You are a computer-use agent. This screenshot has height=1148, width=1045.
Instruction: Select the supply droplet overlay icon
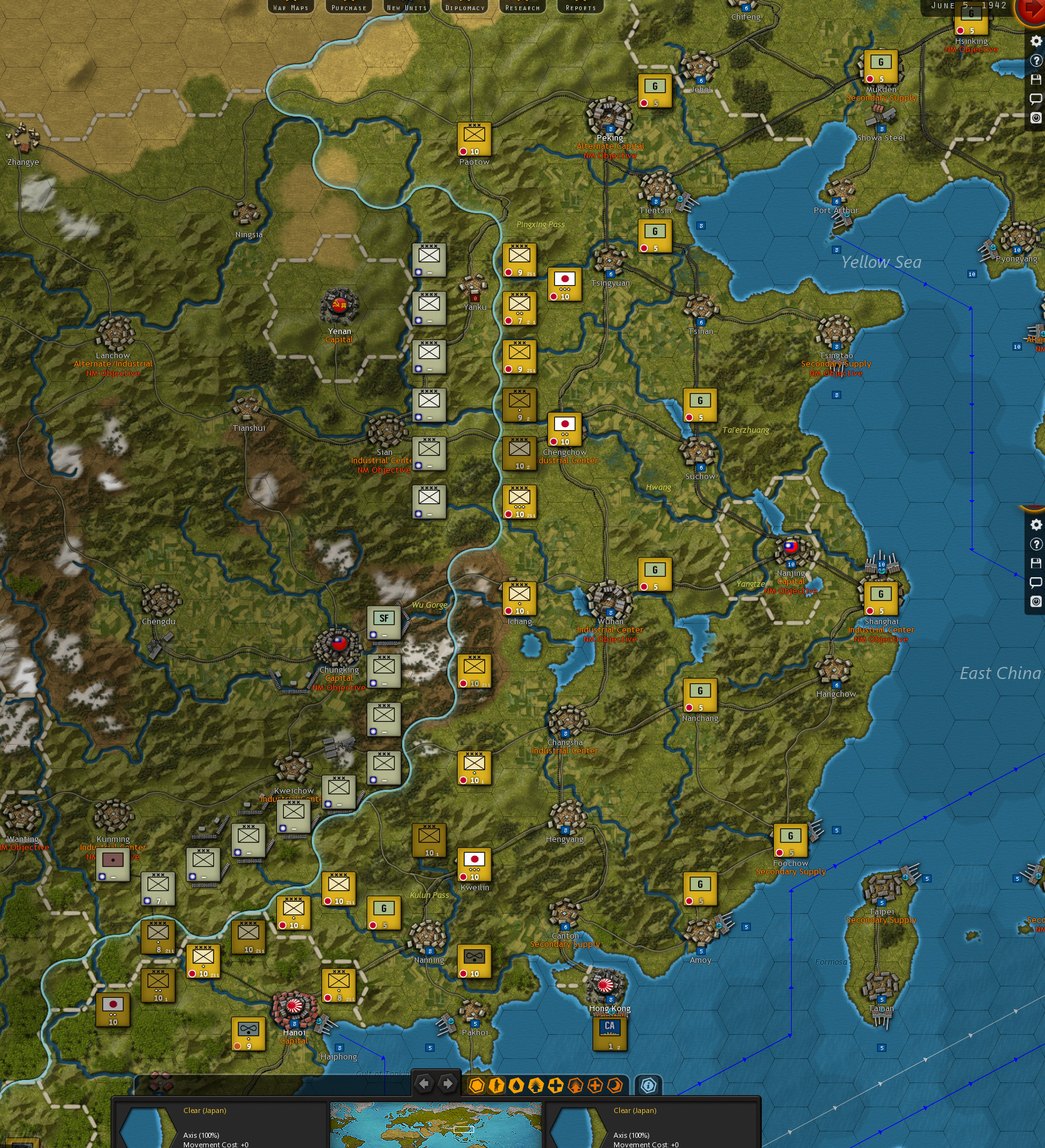point(517,1085)
